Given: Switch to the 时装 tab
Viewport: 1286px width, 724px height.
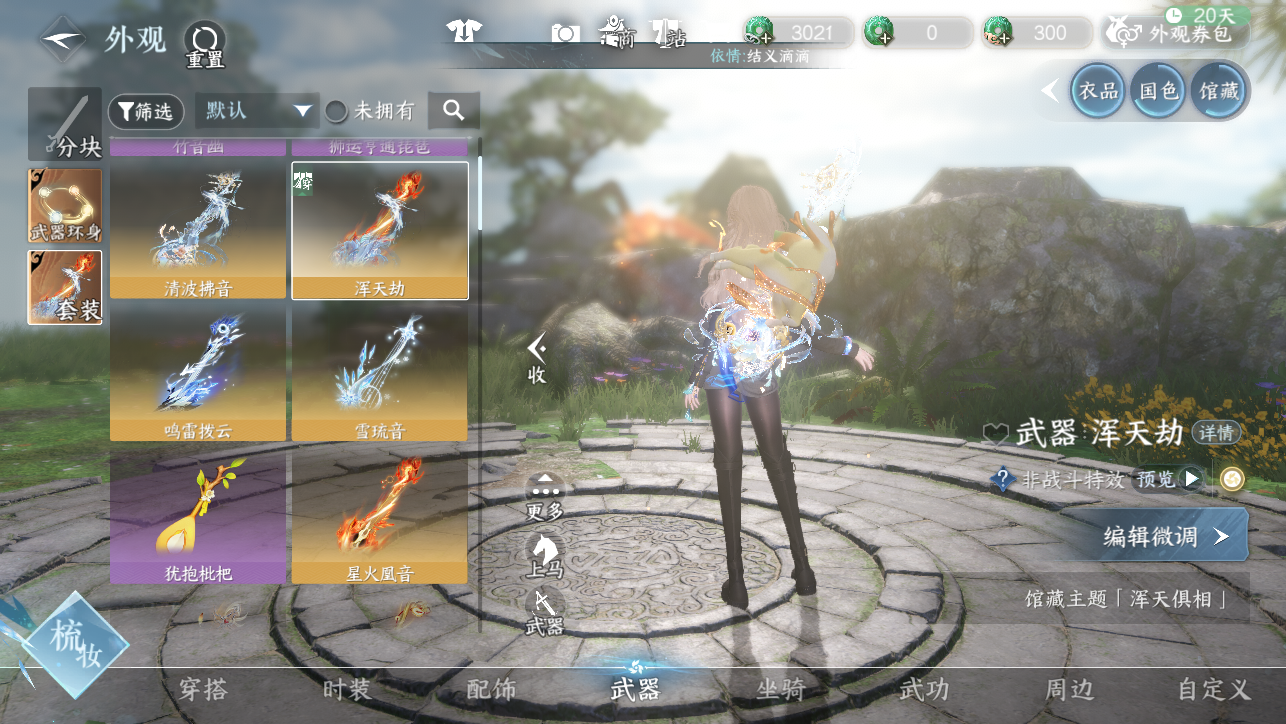Looking at the screenshot, I should (x=347, y=689).
